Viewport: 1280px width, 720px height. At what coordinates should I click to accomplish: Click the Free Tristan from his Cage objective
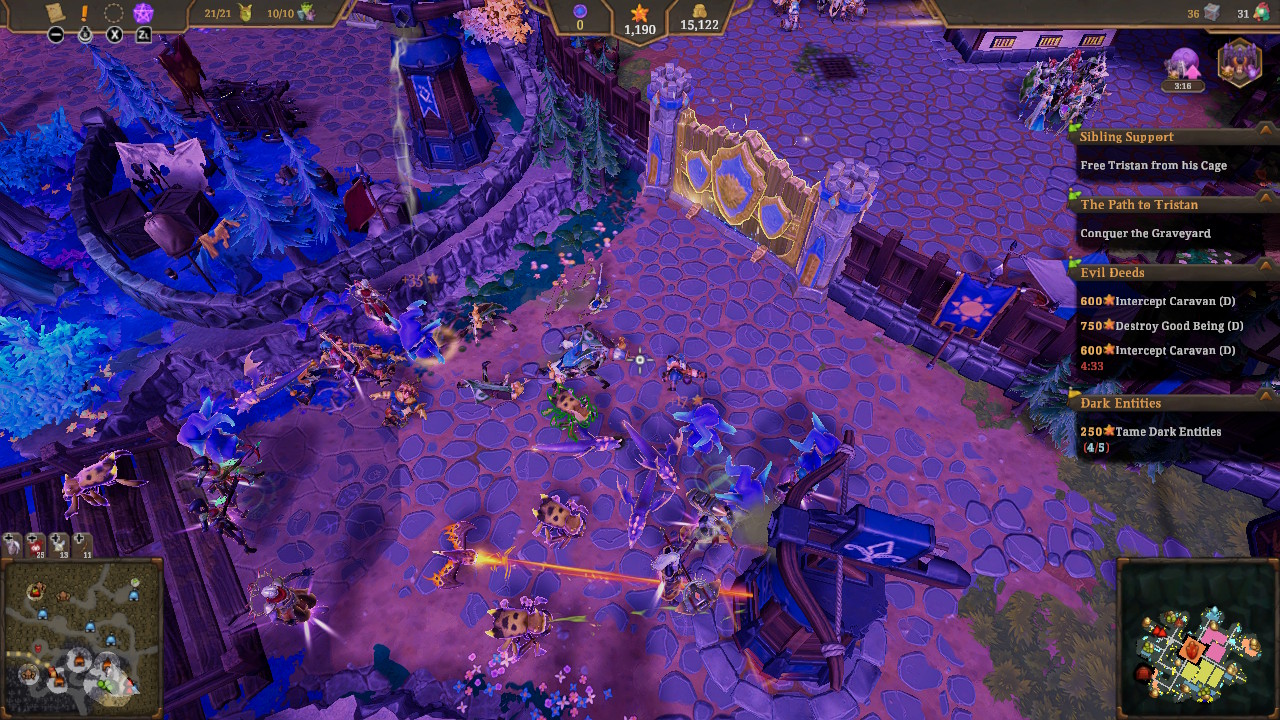1152,165
